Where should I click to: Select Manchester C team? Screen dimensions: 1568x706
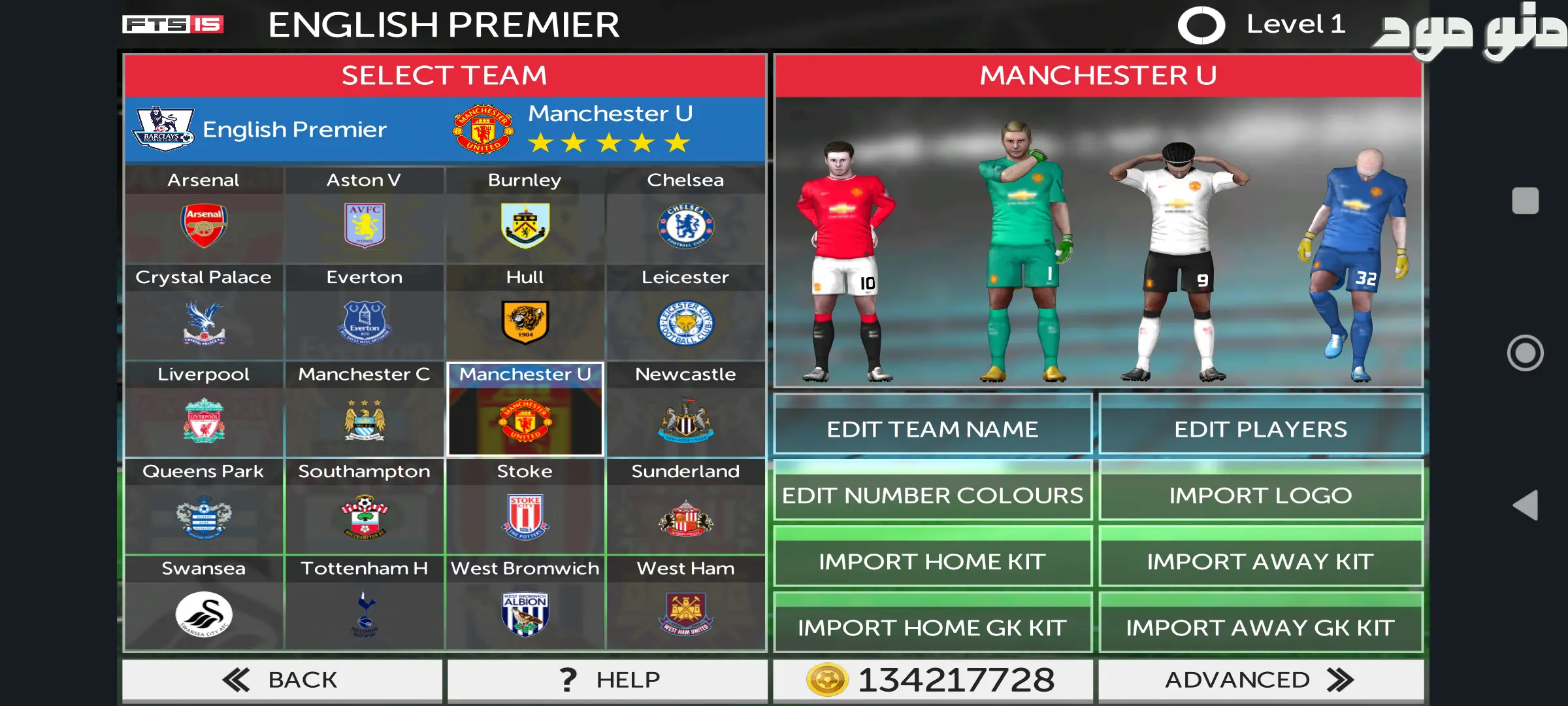pyautogui.click(x=364, y=410)
